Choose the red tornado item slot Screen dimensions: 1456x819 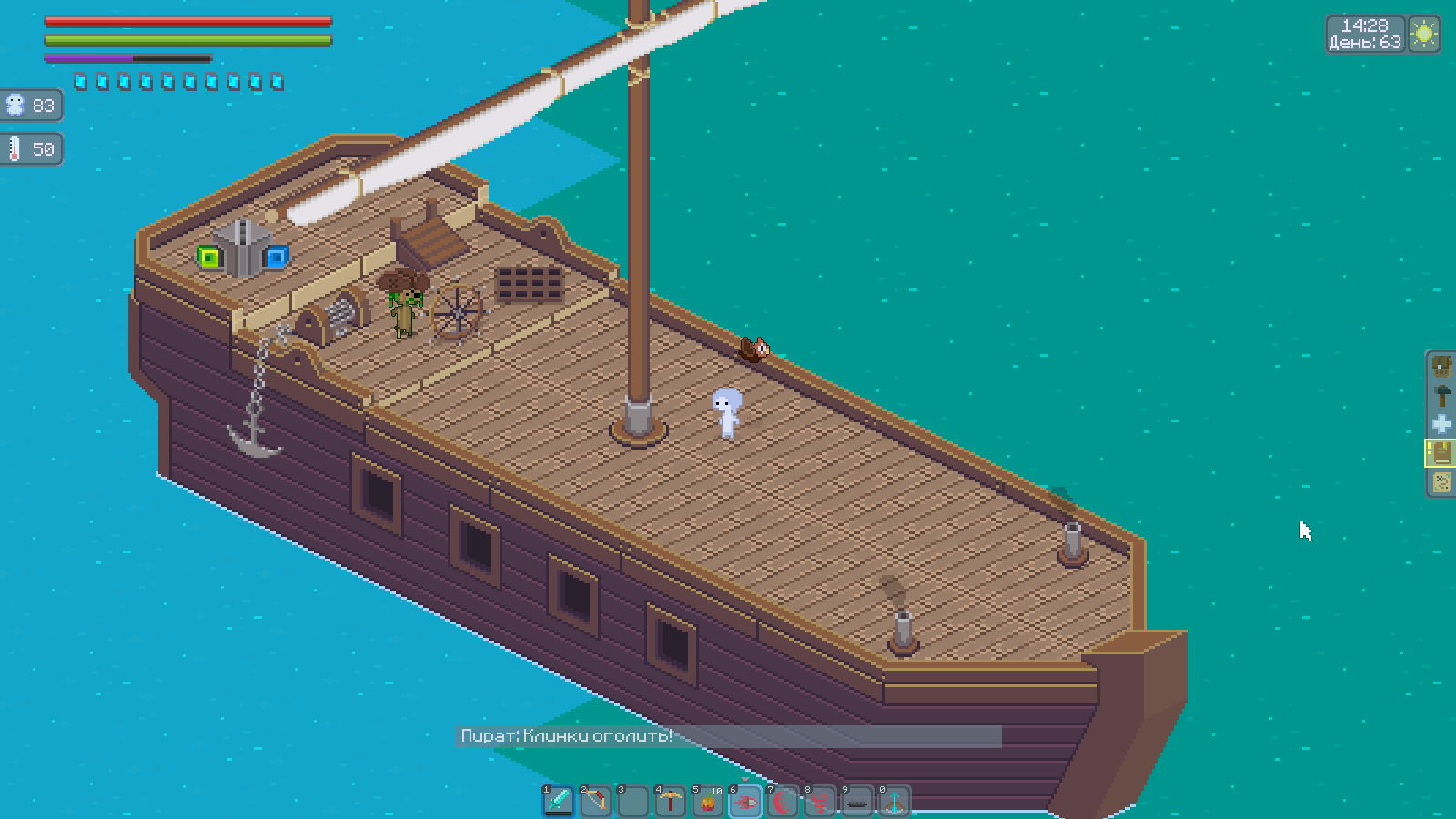(x=820, y=801)
